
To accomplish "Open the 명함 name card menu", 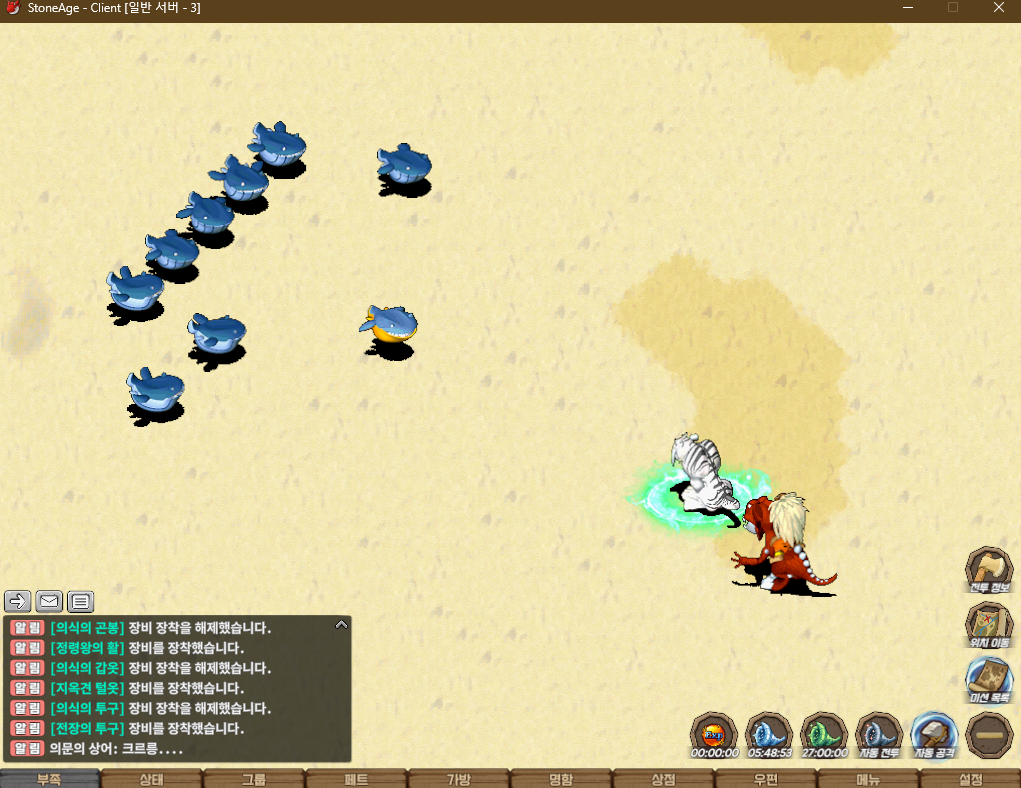I will [561, 779].
